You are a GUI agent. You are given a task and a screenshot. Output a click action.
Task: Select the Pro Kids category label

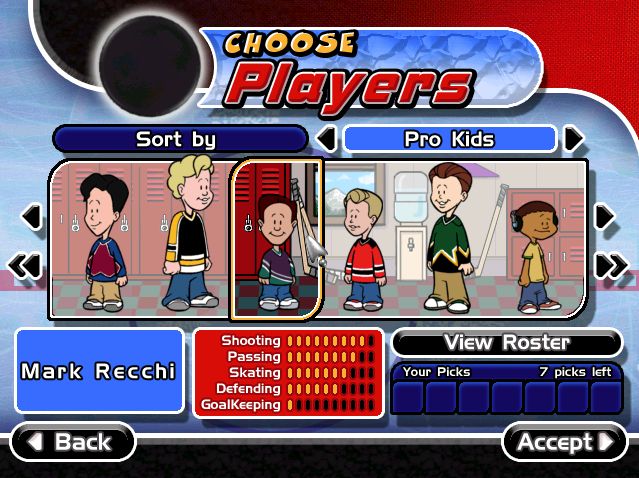[449, 139]
